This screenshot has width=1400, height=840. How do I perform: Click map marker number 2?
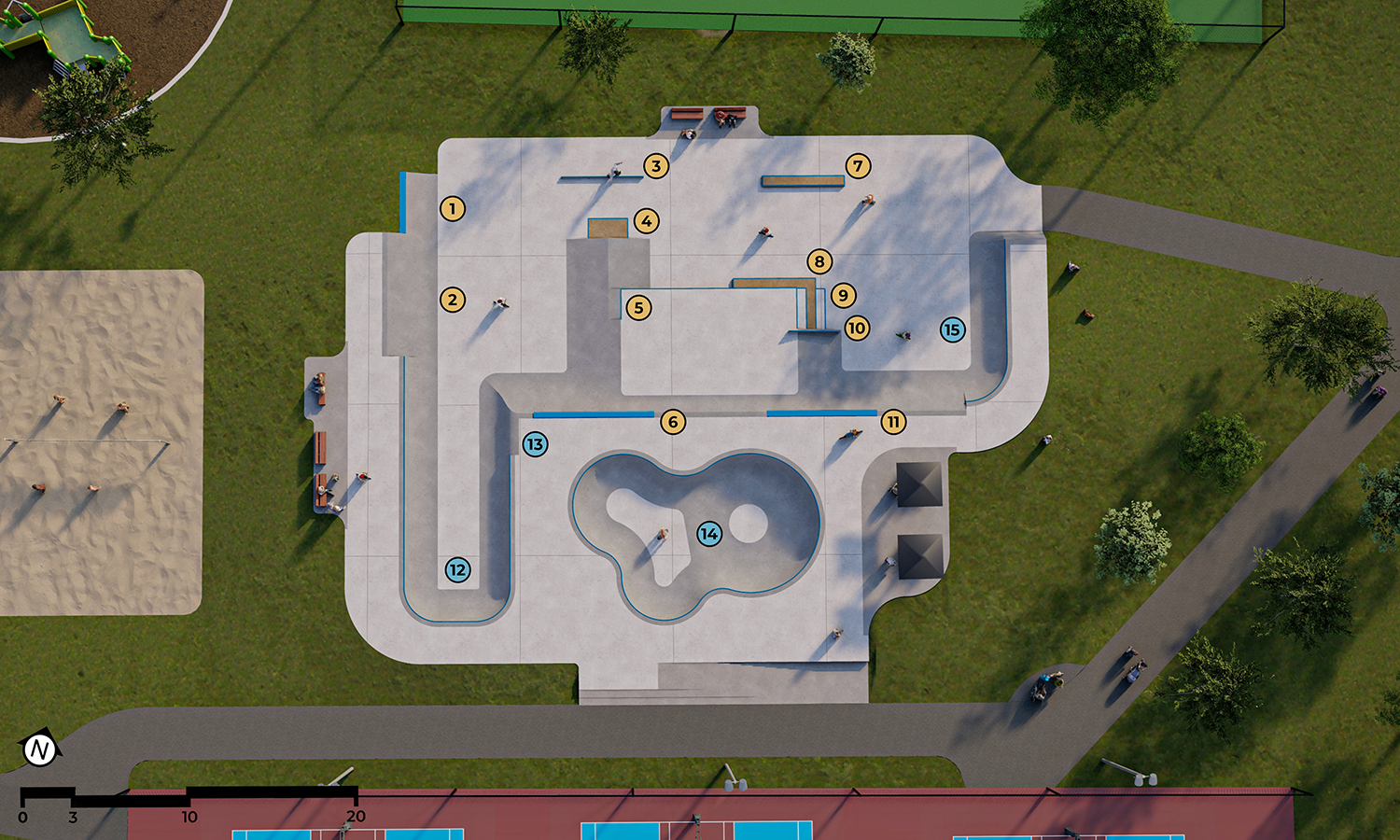click(453, 300)
